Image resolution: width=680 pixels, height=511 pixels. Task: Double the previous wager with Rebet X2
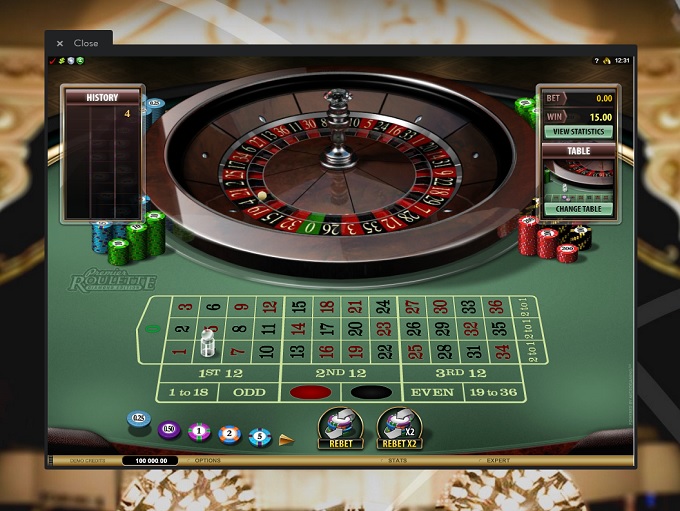[x=399, y=427]
